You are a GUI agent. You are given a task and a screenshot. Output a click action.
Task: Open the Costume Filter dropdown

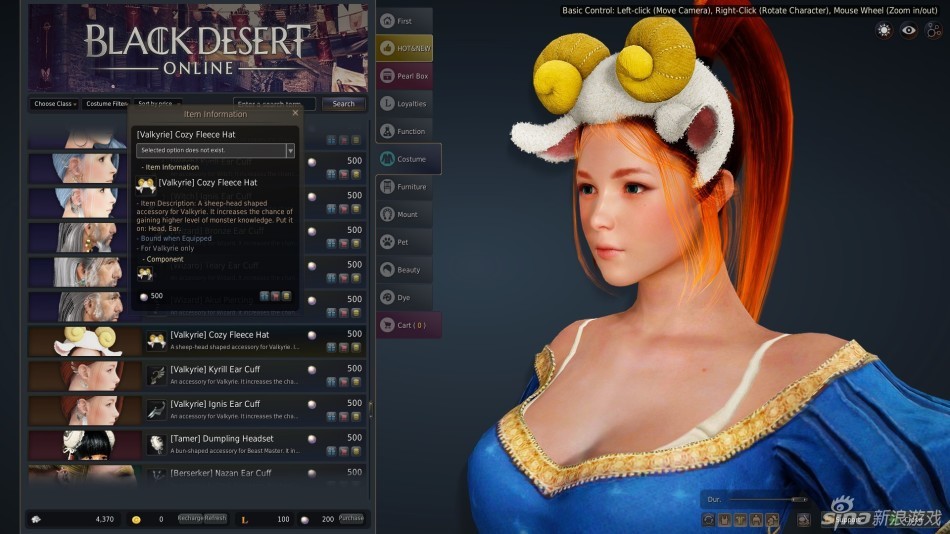[106, 104]
